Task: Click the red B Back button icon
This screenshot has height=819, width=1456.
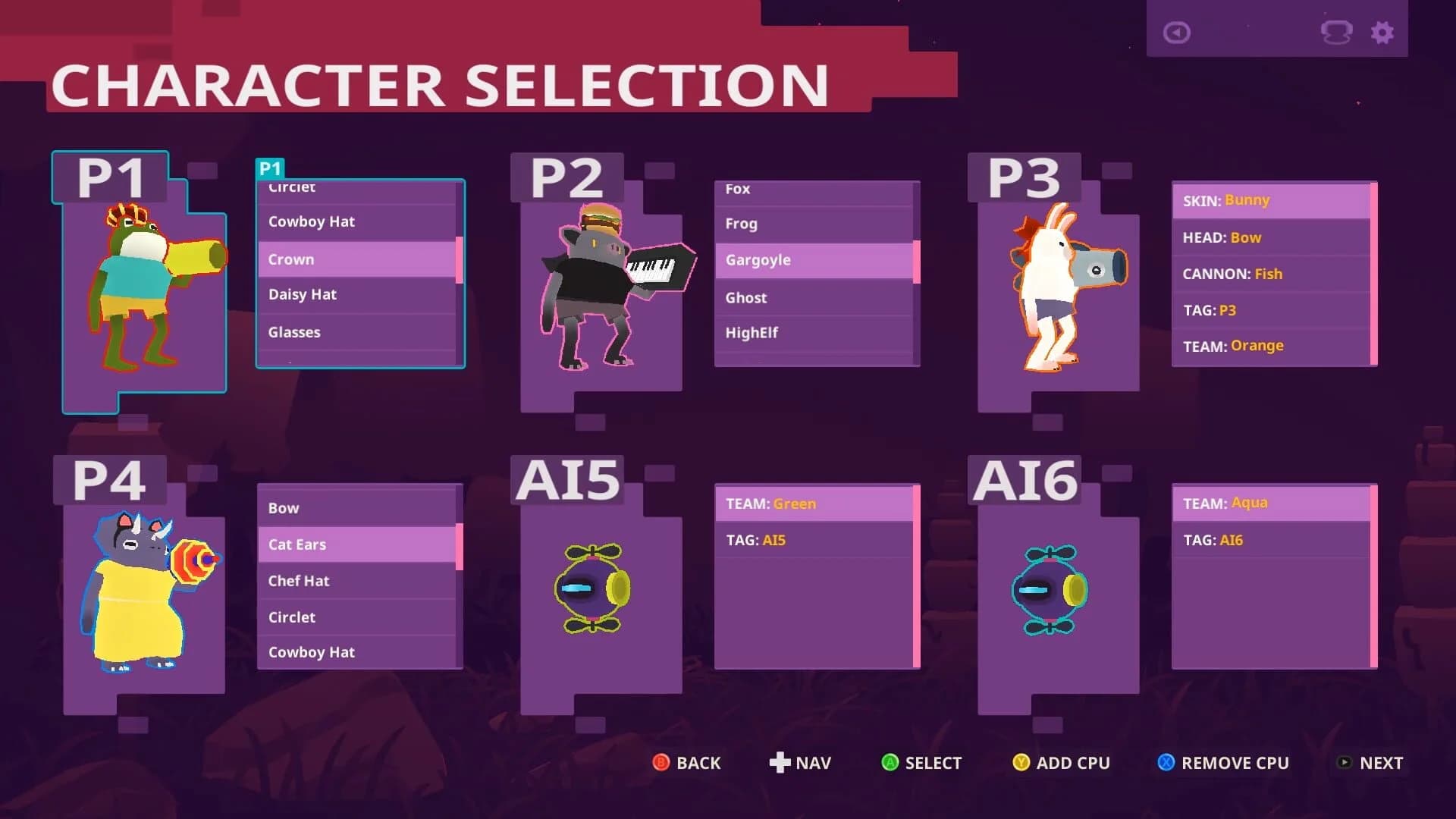Action: 661,764
